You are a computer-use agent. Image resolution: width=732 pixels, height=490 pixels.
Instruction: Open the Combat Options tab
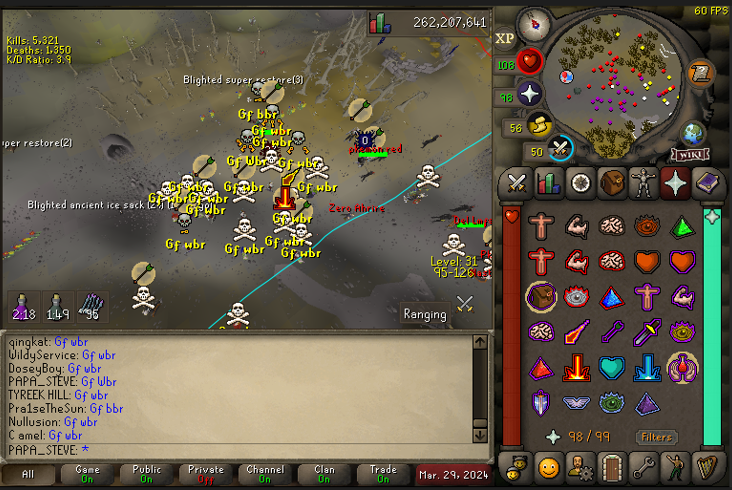pos(517,183)
